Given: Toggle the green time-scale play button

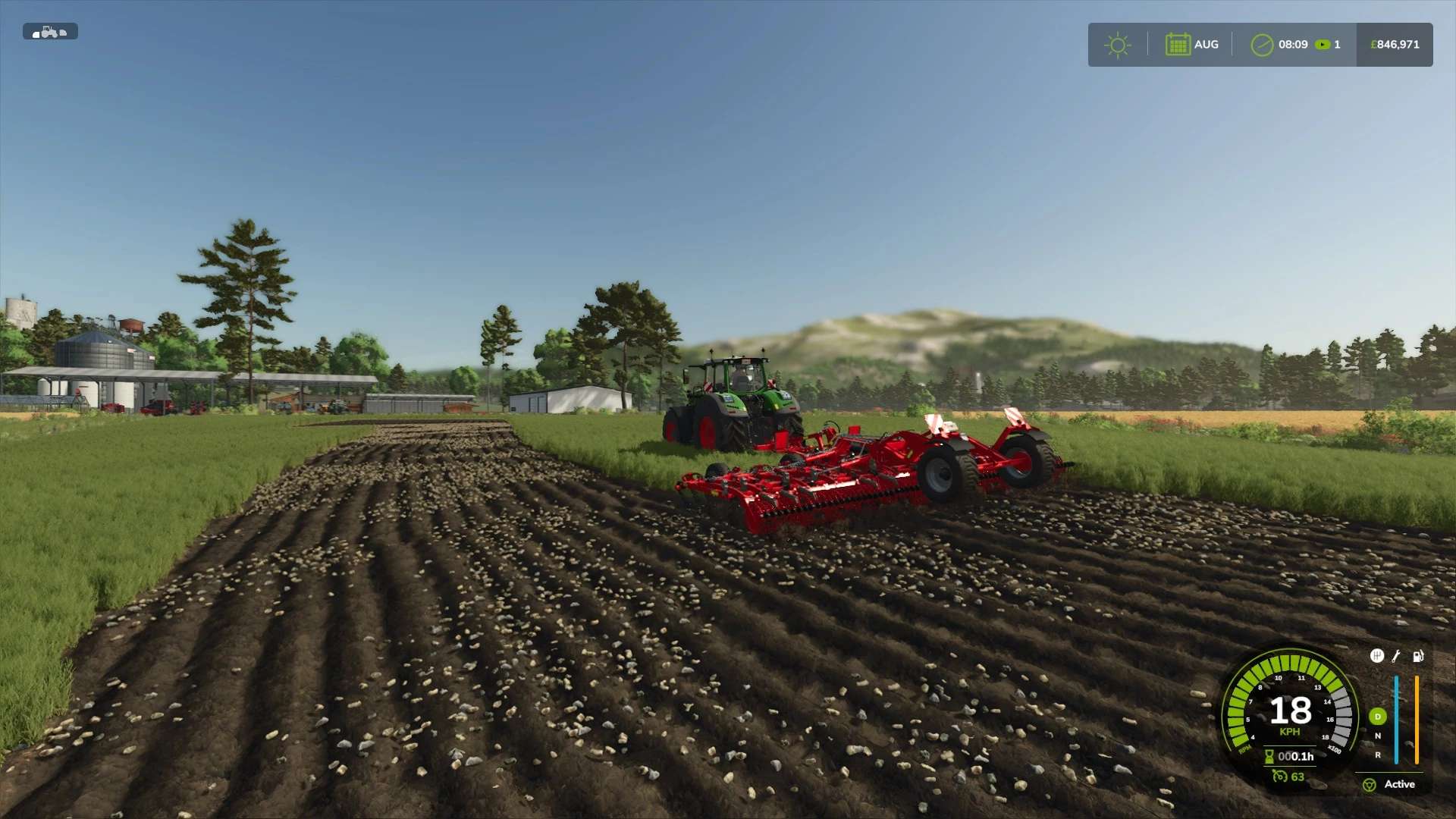Looking at the screenshot, I should pyautogui.click(x=1323, y=45).
